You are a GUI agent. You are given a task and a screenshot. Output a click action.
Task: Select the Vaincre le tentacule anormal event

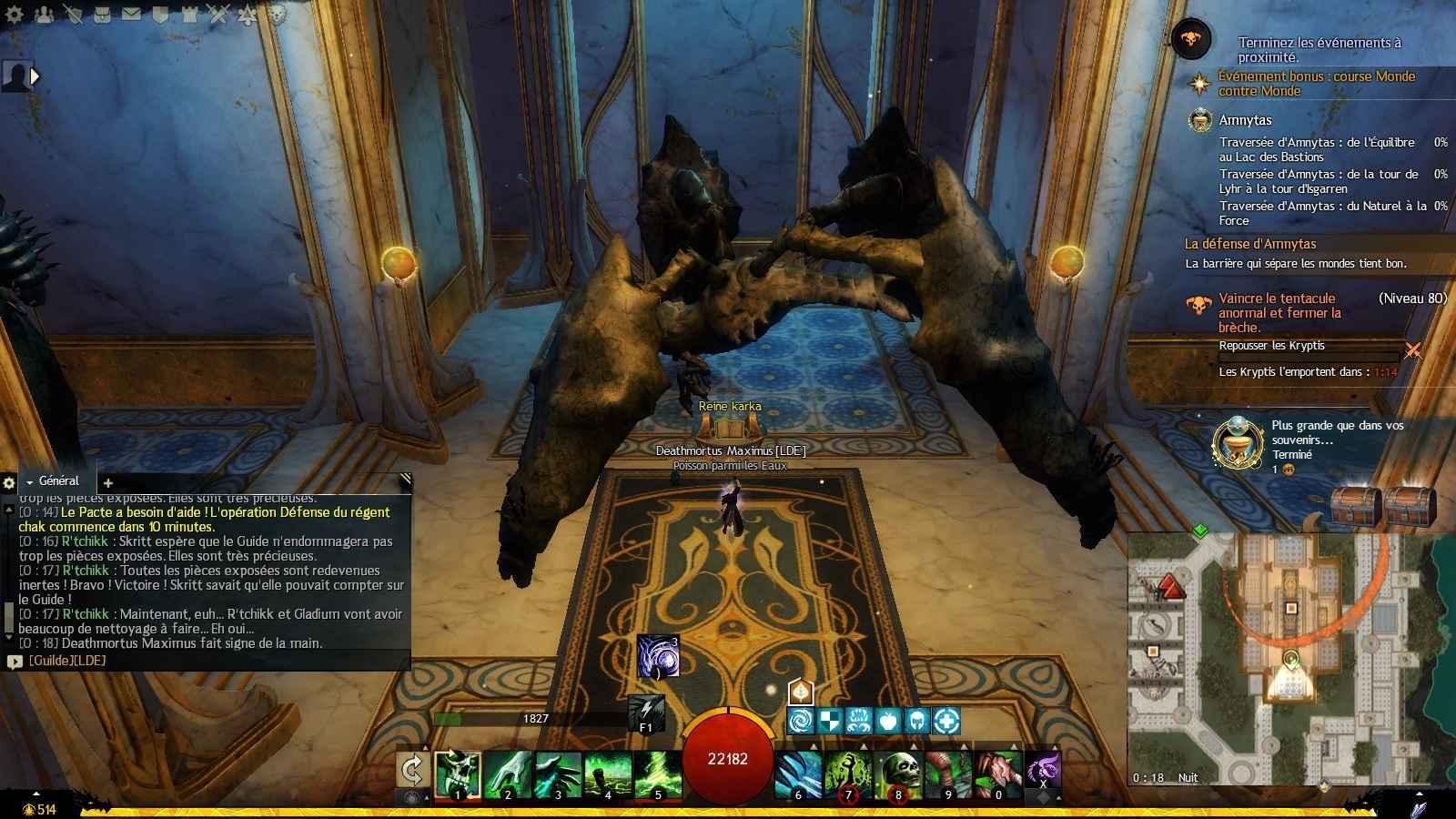pos(1279,312)
